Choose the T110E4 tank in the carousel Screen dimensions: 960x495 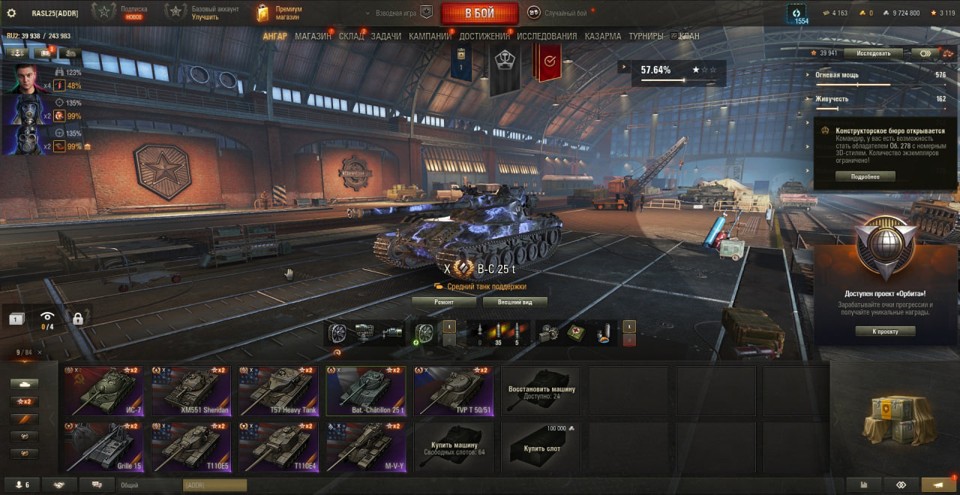click(x=278, y=445)
